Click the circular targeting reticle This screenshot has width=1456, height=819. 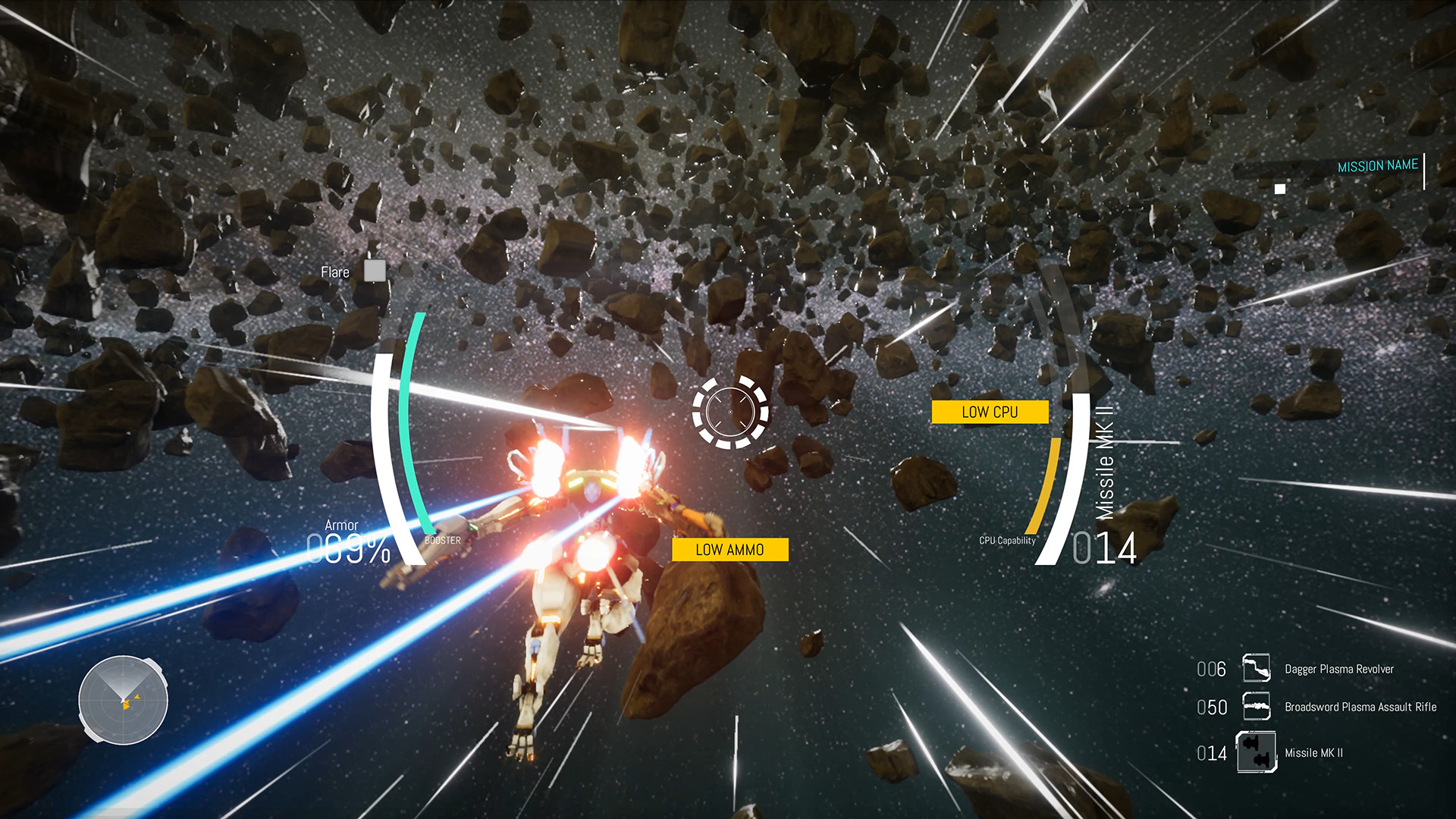pos(730,410)
